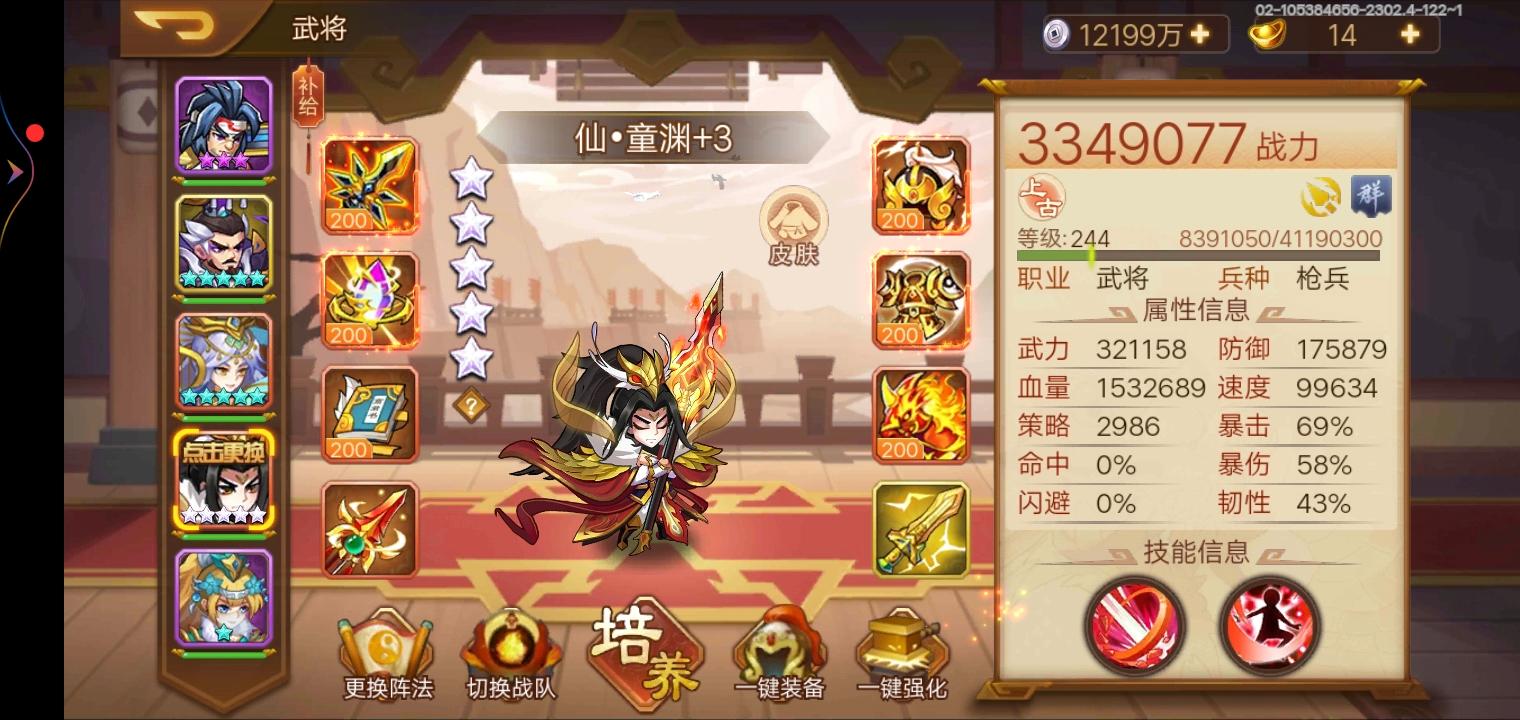Viewport: 1520px width, 720px height.
Task: Click 切换战队 to change teams
Action: 510,650
